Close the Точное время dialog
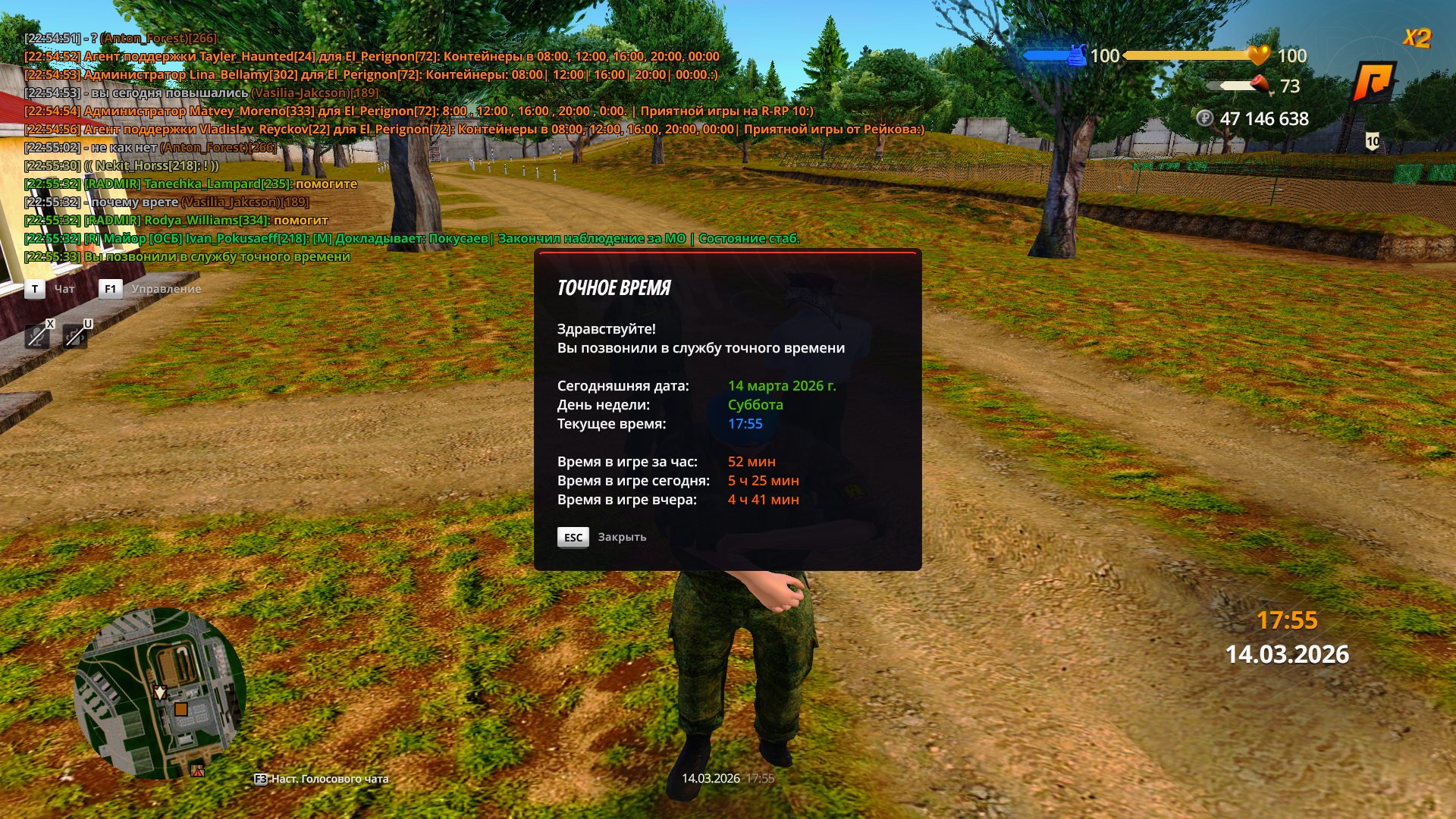The height and width of the screenshot is (819, 1456). (573, 537)
